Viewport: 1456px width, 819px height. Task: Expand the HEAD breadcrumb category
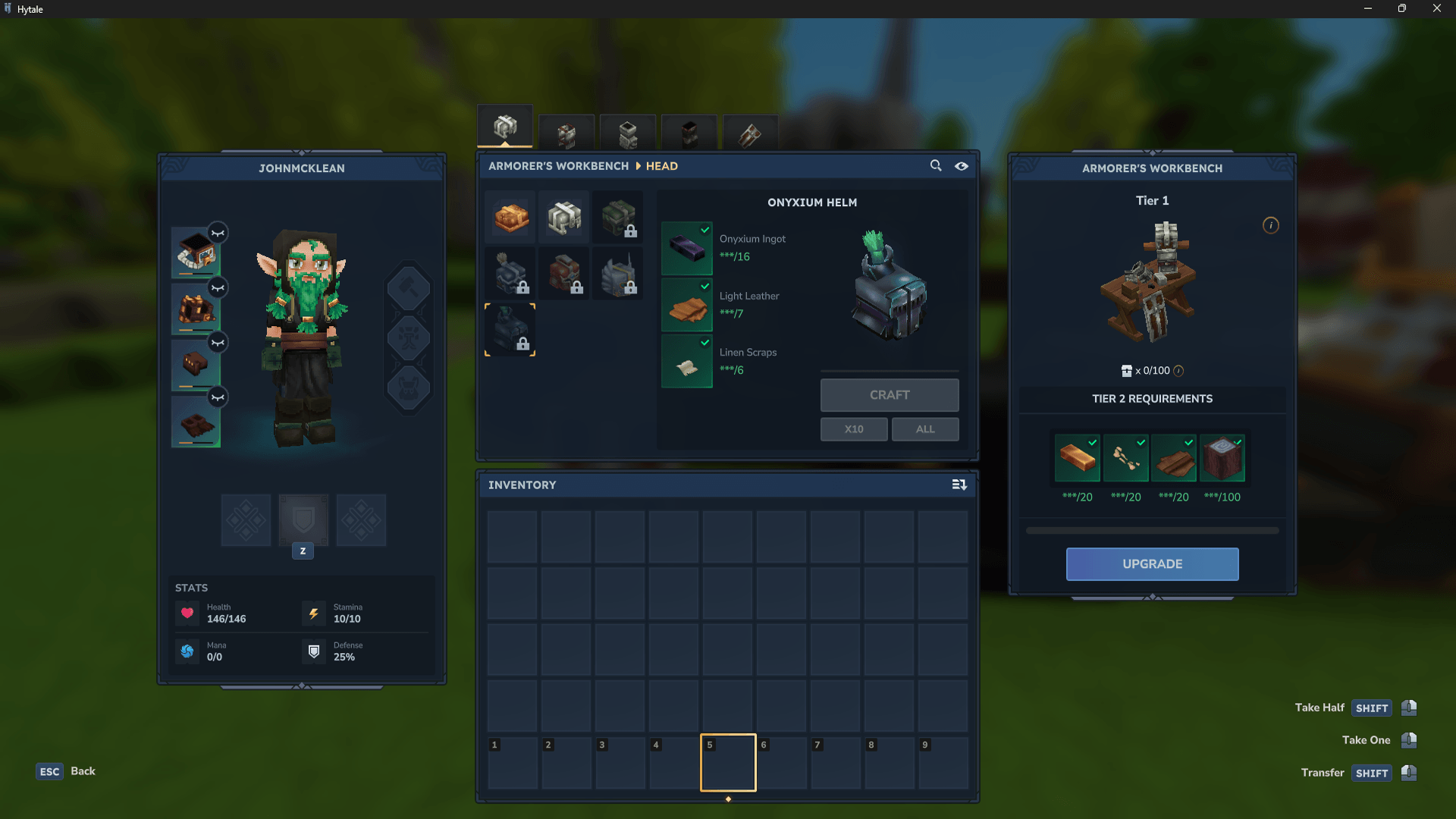661,166
